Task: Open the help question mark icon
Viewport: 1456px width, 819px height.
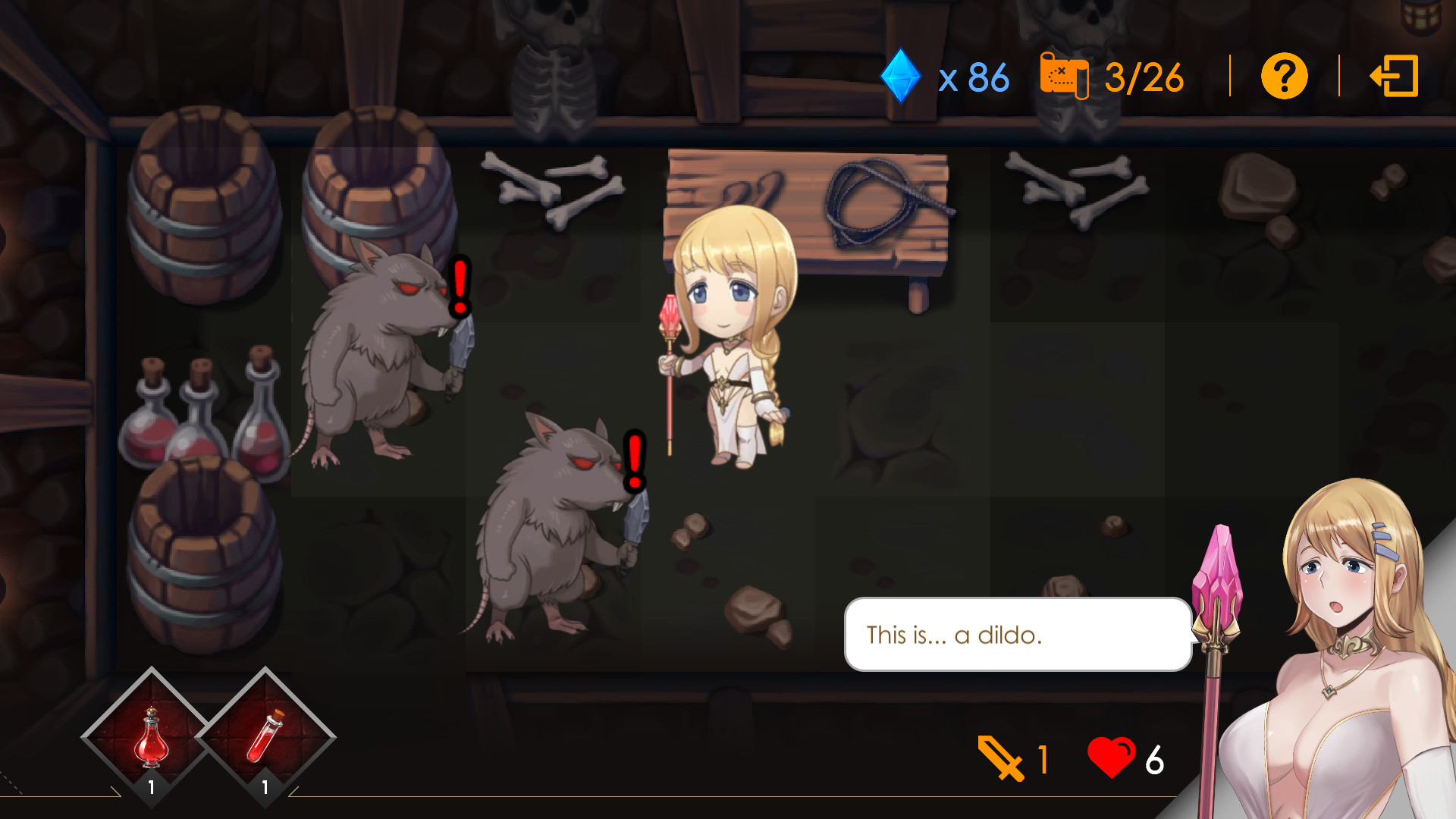Action: coord(1283,76)
